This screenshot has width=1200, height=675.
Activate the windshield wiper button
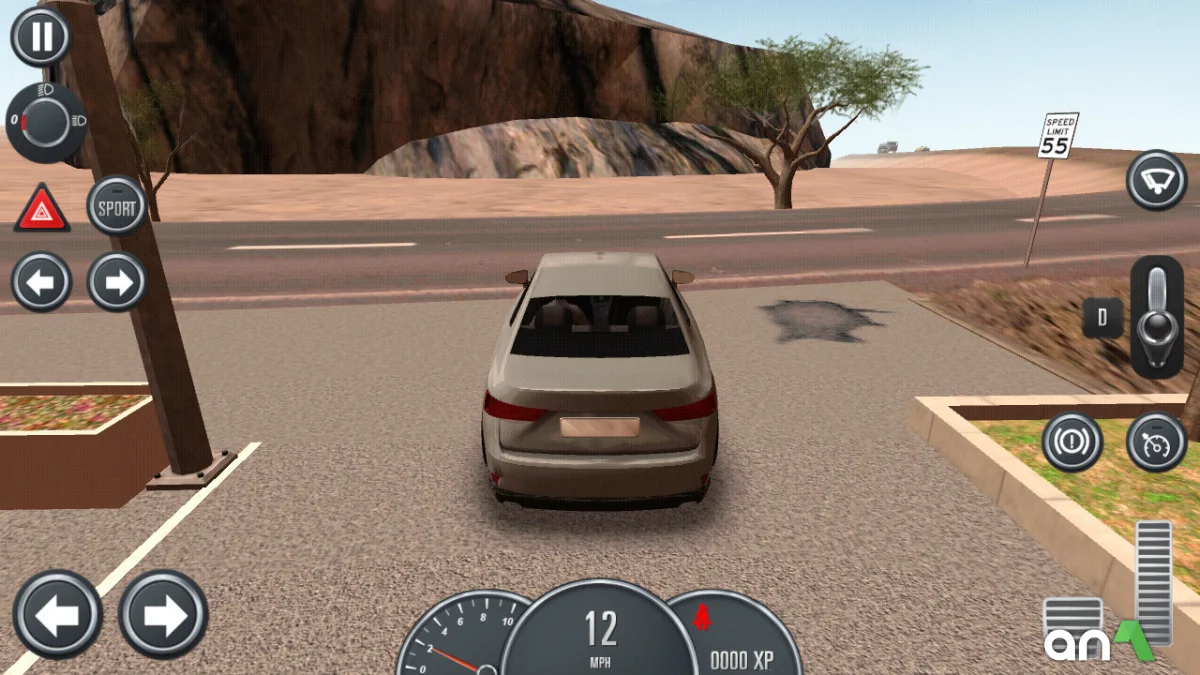pyautogui.click(x=1156, y=180)
